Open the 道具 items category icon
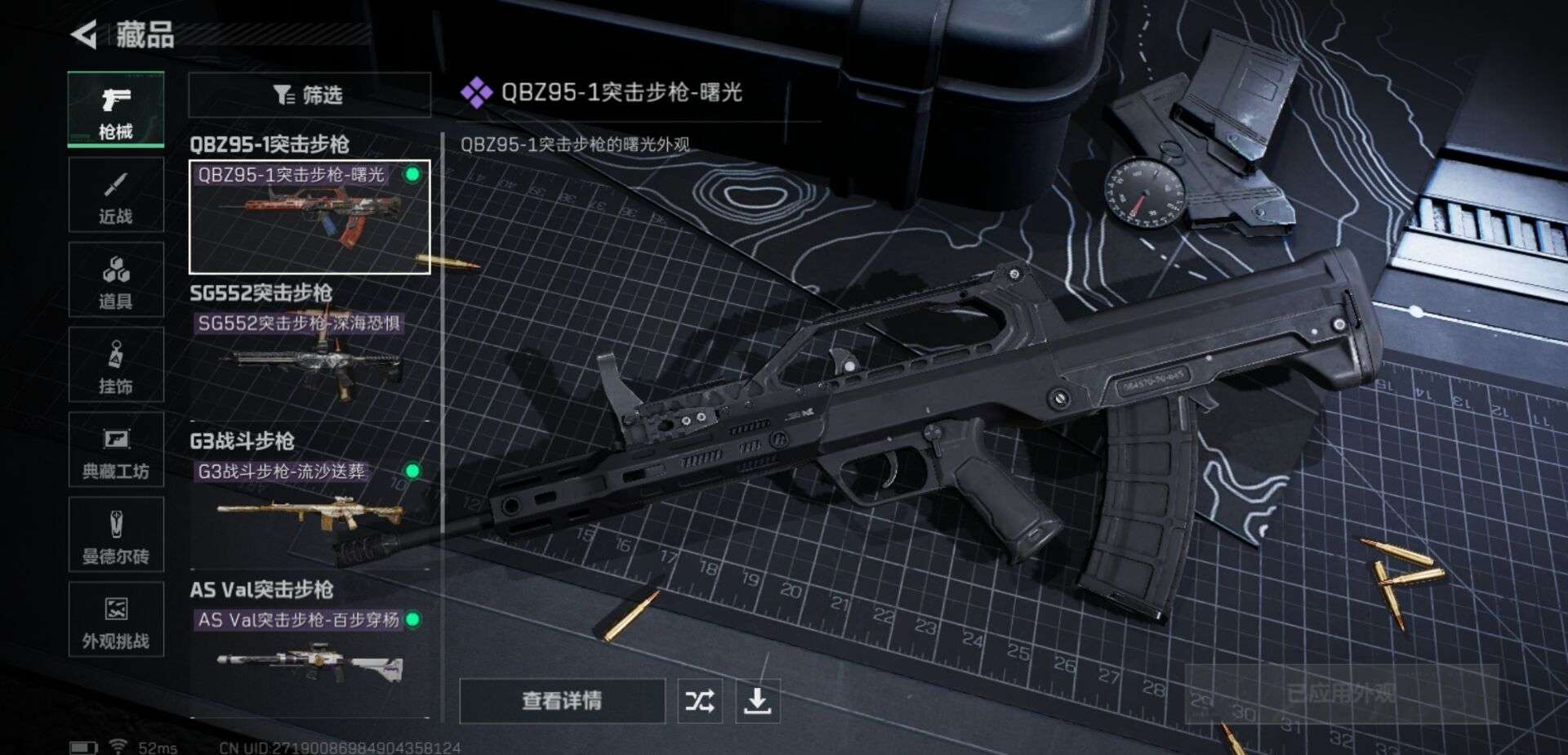 click(116, 279)
